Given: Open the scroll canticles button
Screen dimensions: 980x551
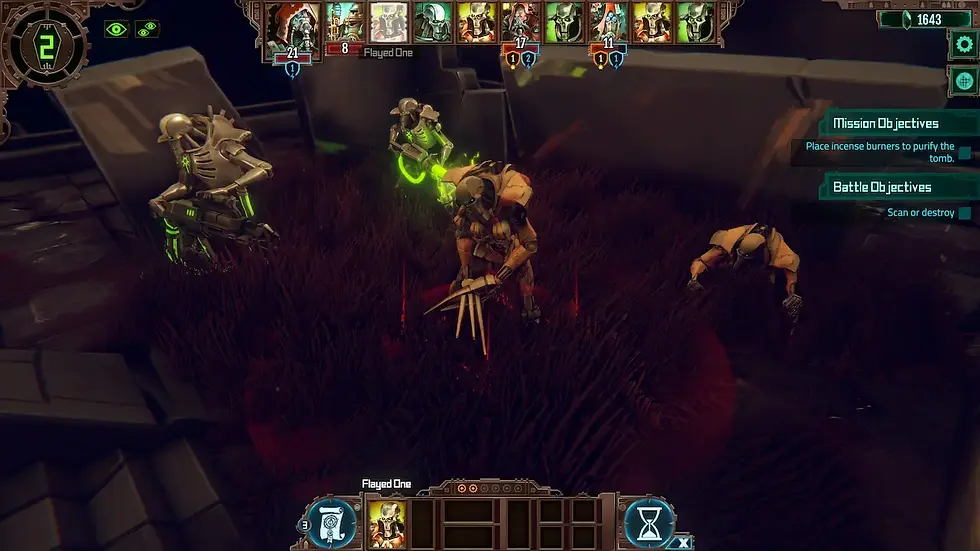Looking at the screenshot, I should tap(331, 522).
